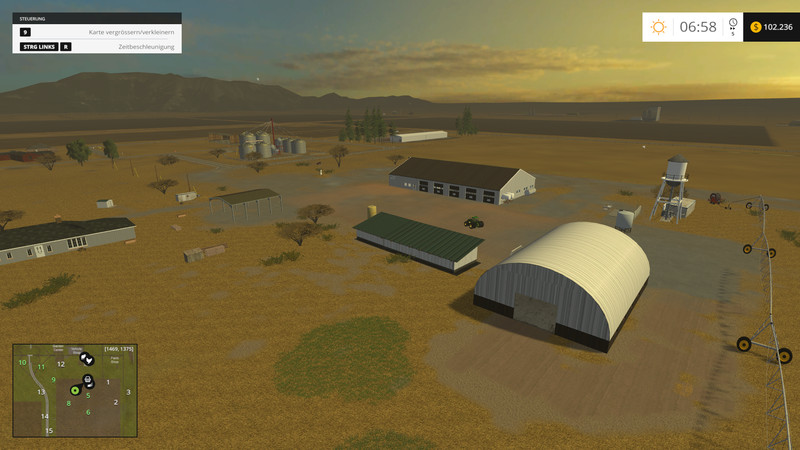
Task: Choose field 3 on the minimap
Action: 128,391
